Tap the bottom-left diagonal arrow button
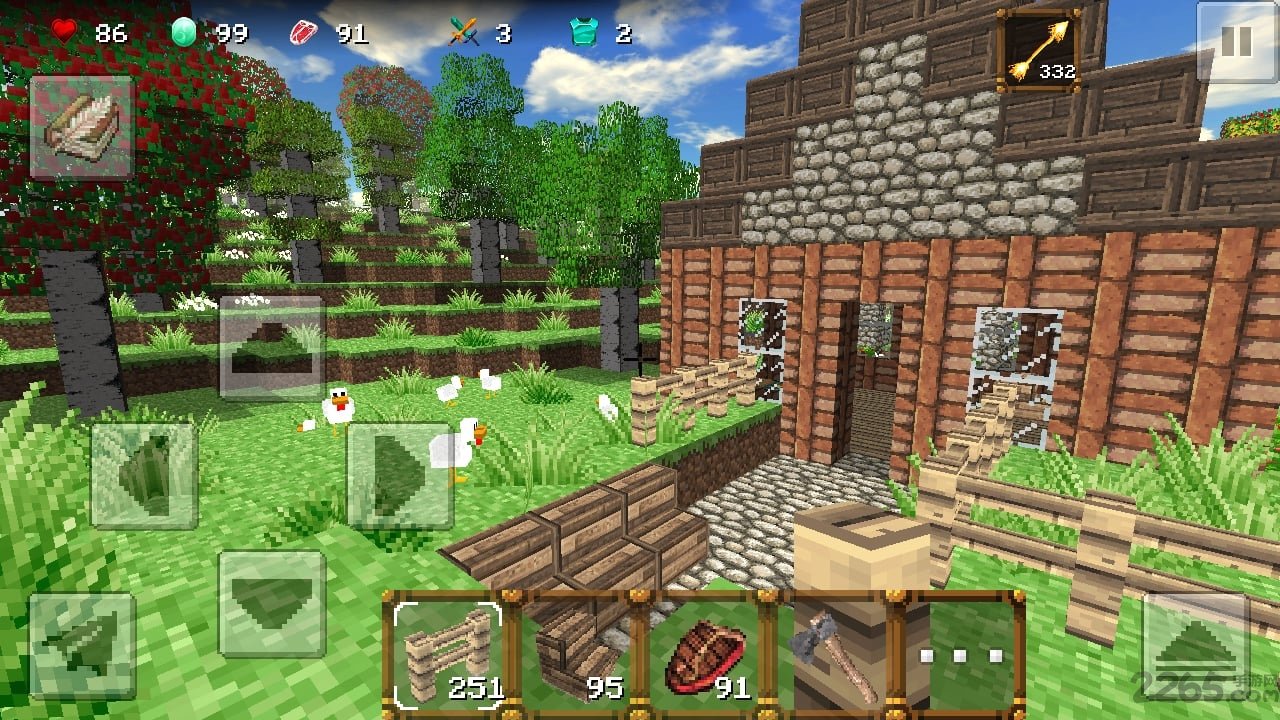Screen dimensions: 1280x720 click(x=82, y=645)
